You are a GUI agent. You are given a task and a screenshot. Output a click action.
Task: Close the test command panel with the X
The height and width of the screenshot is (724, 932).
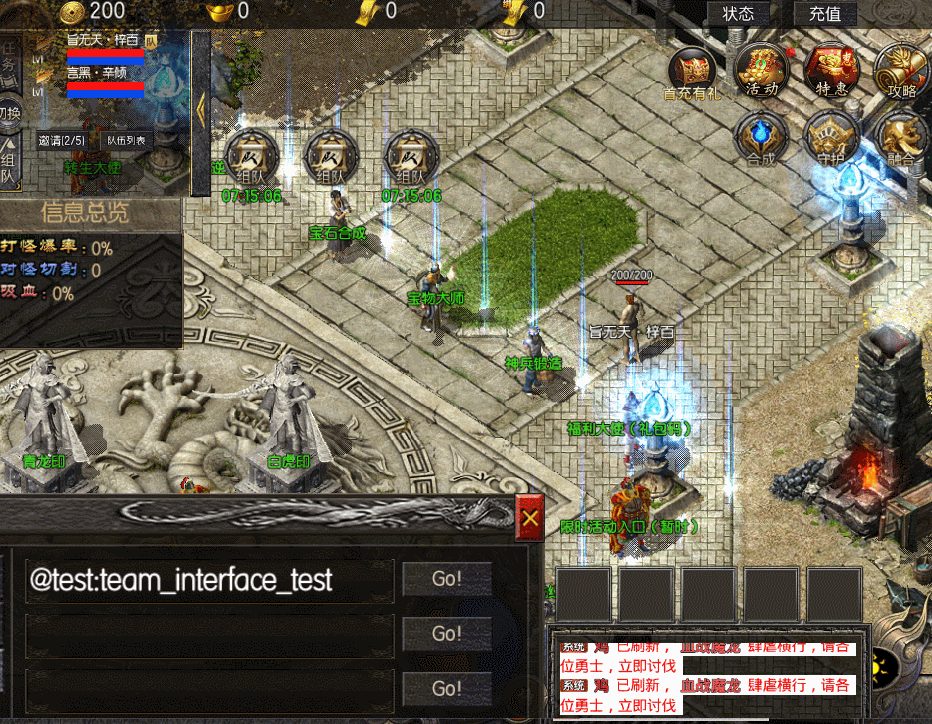[x=530, y=517]
